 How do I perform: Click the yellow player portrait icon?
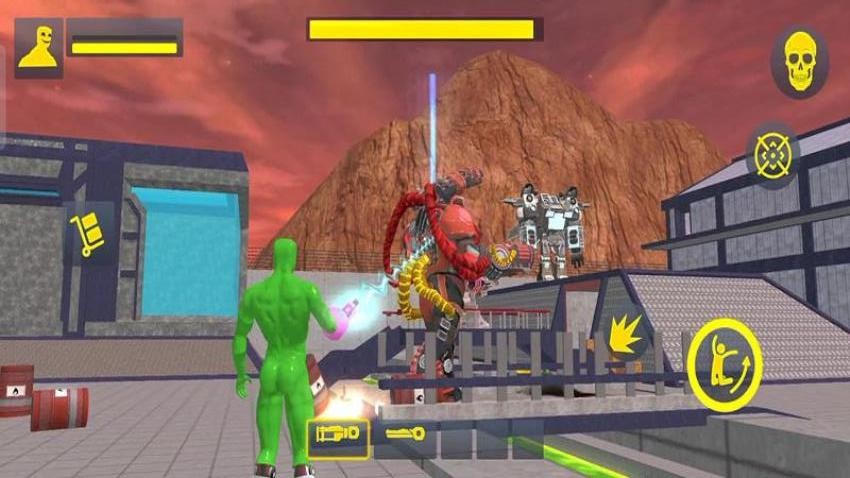38,47
